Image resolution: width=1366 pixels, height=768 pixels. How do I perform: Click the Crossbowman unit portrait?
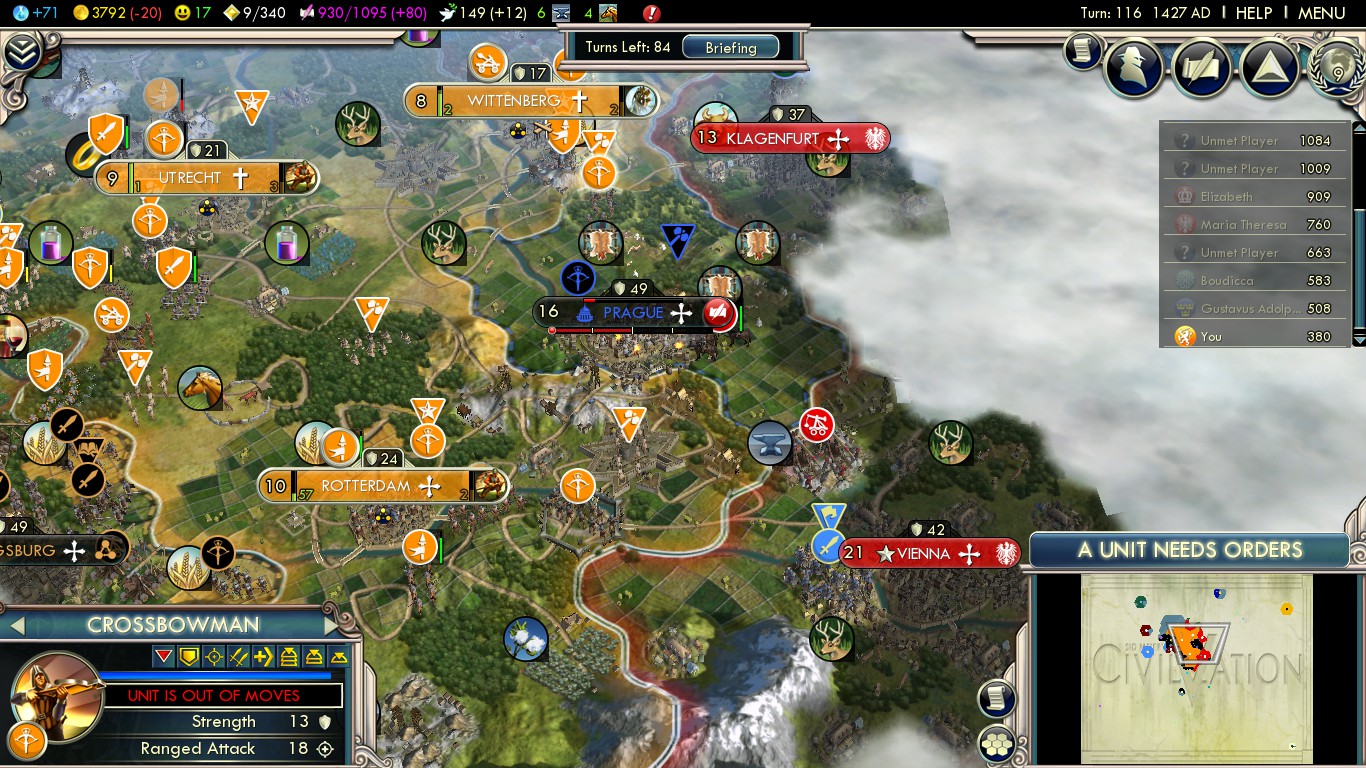[x=57, y=695]
